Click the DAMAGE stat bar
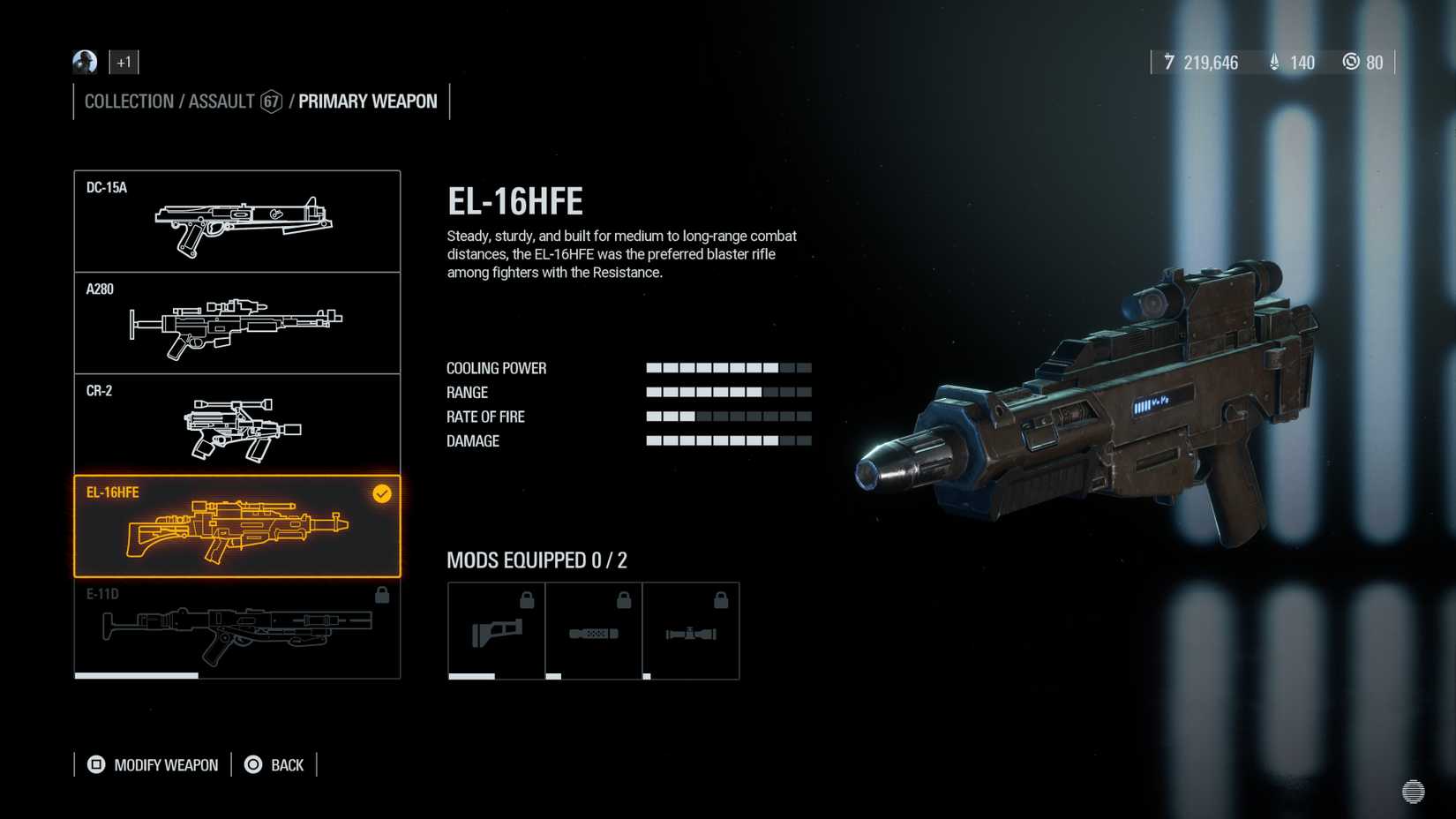Screen dimensions: 1456x819 click(728, 440)
